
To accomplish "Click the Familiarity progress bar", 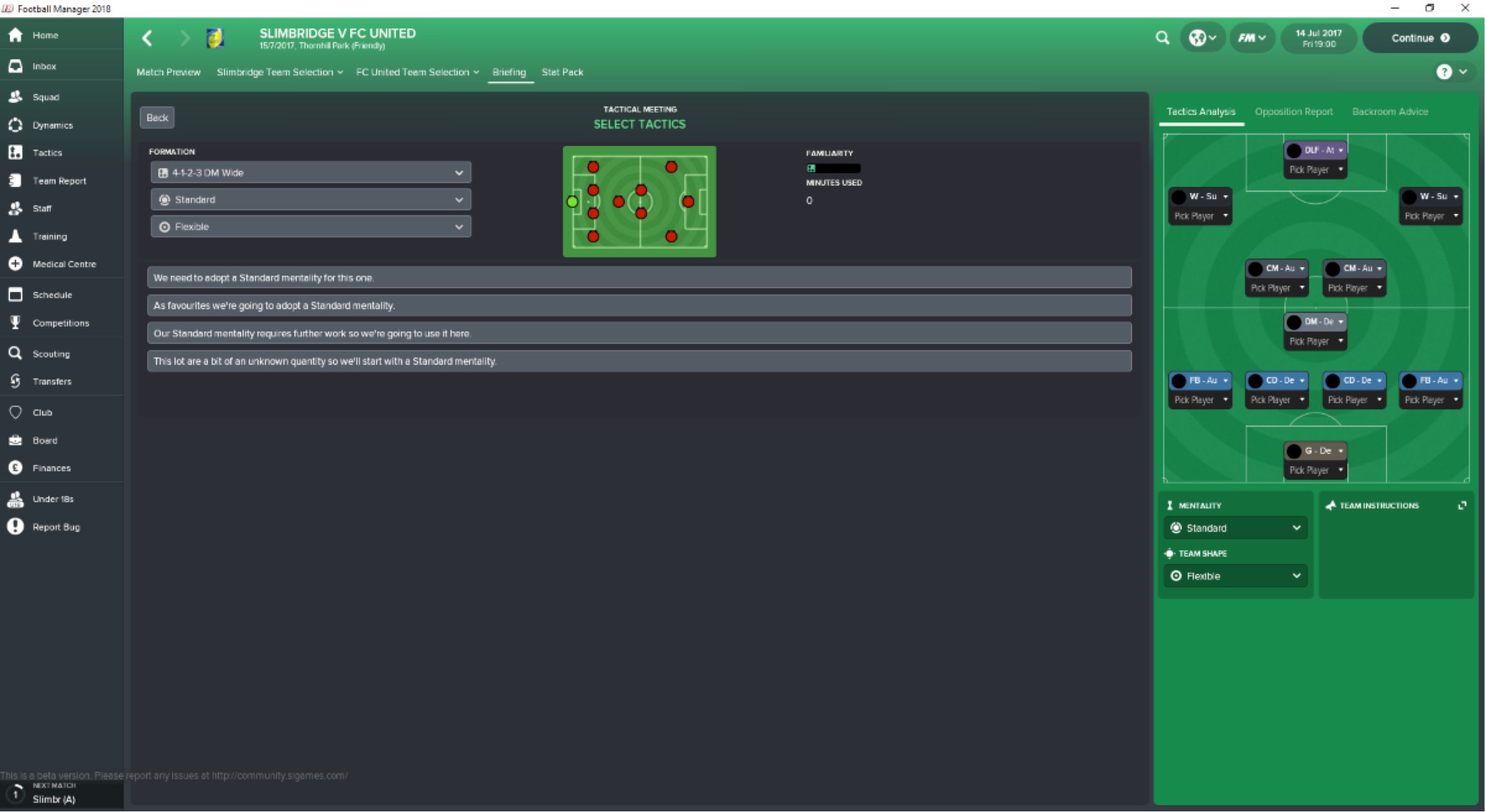I will point(834,168).
